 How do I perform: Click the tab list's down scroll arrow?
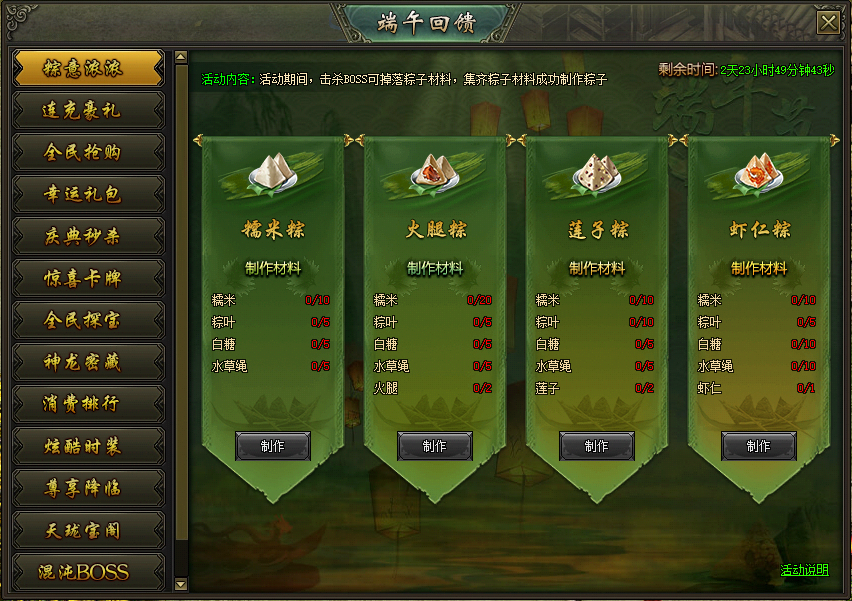(181, 583)
